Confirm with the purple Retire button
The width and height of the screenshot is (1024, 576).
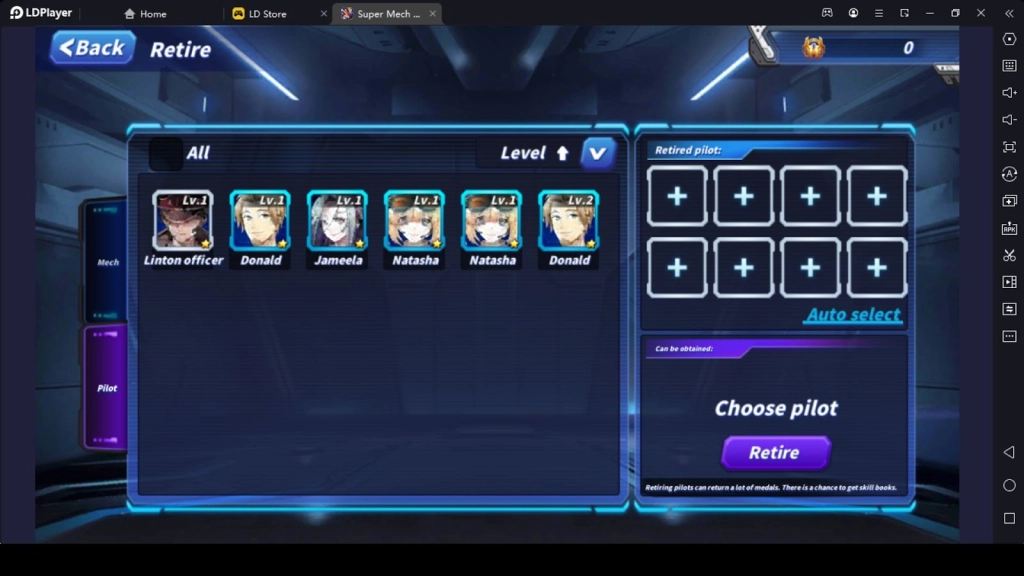pos(775,452)
